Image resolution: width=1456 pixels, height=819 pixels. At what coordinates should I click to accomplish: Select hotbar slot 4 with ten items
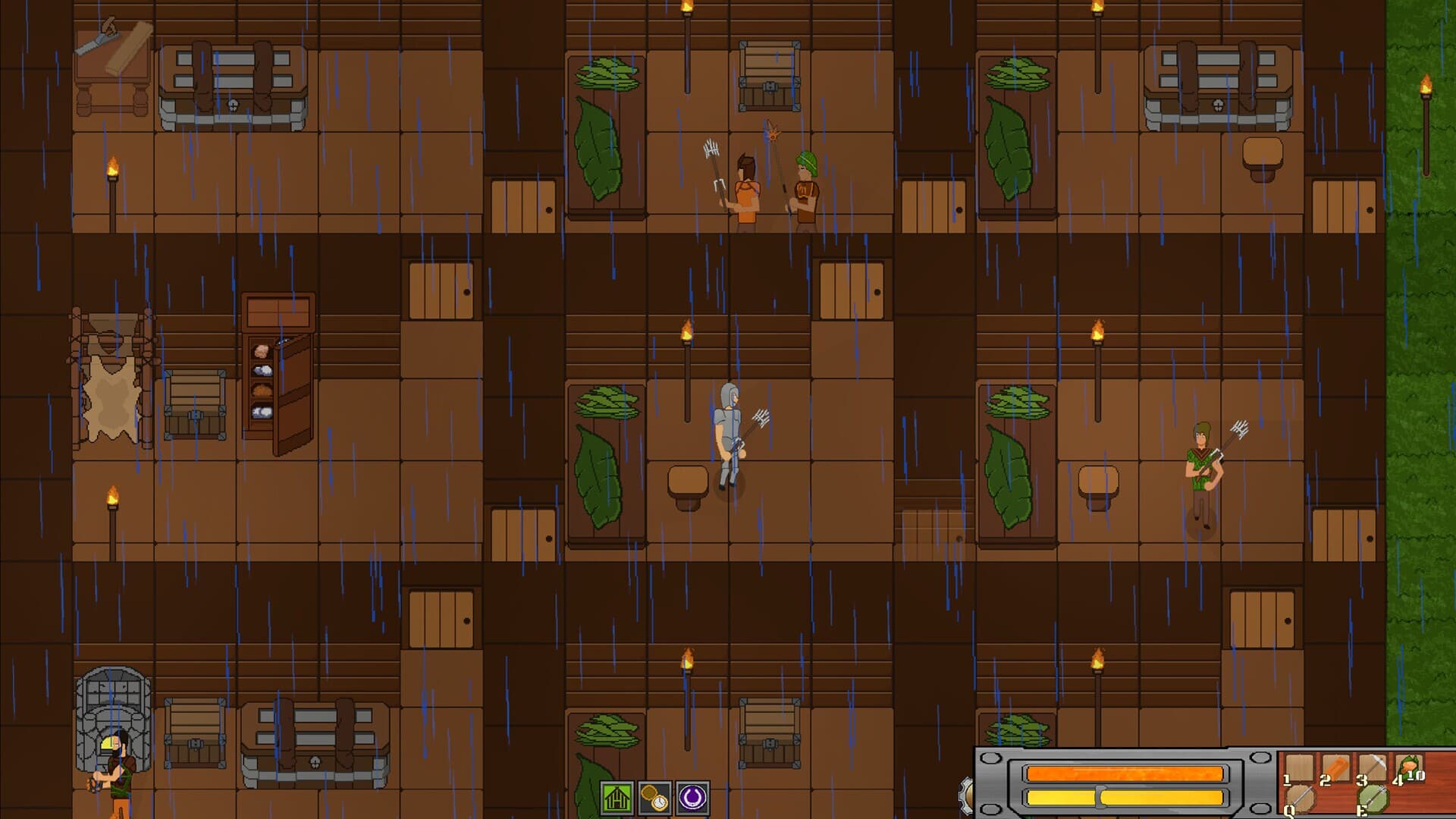coord(1408,768)
